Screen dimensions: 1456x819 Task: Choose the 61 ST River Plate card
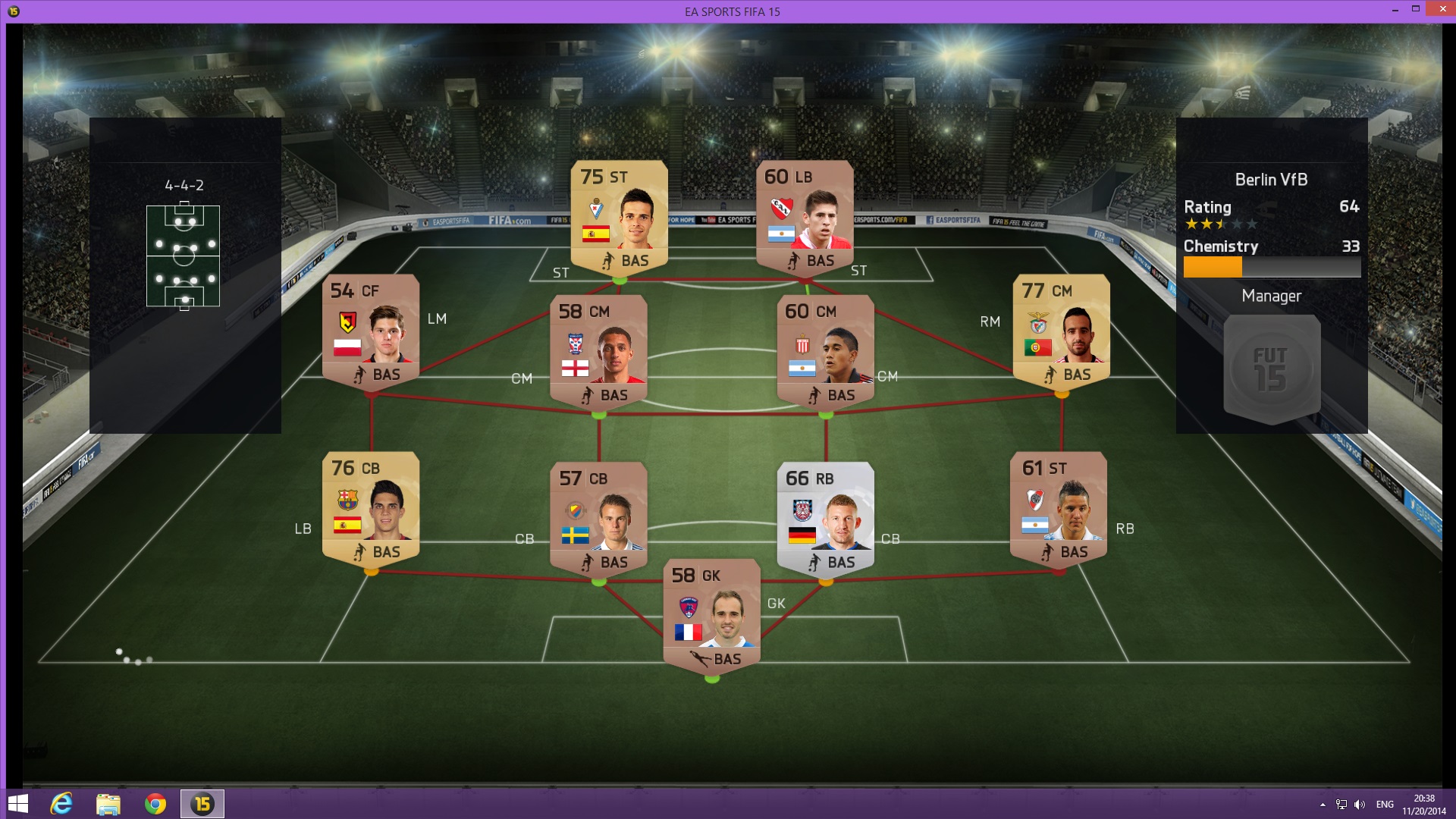[x=1059, y=509]
